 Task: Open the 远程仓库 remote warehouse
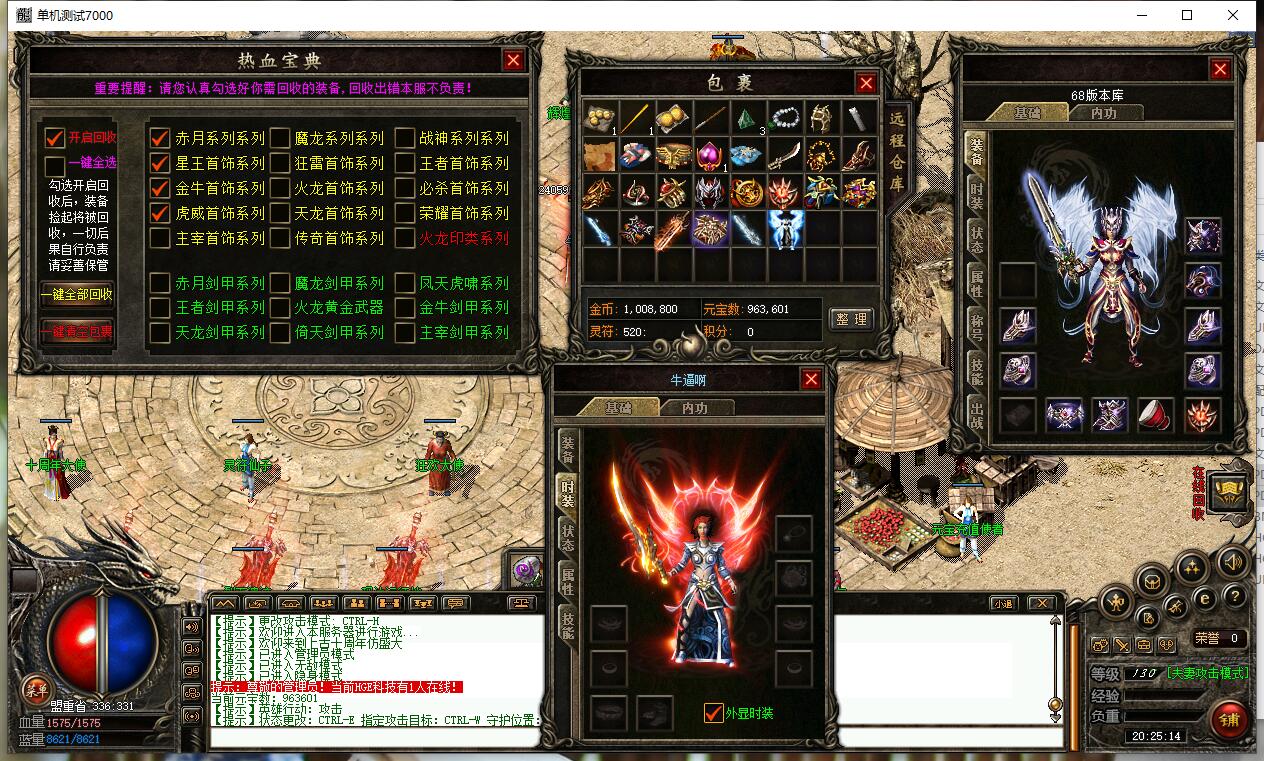[896, 150]
